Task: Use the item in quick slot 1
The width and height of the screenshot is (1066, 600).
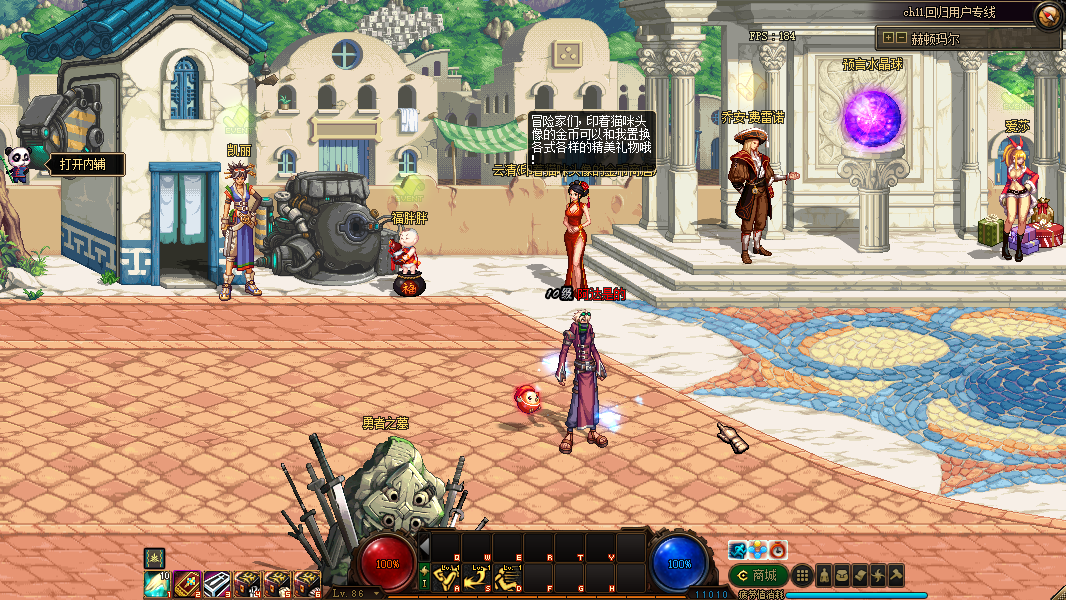Action: 157,583
